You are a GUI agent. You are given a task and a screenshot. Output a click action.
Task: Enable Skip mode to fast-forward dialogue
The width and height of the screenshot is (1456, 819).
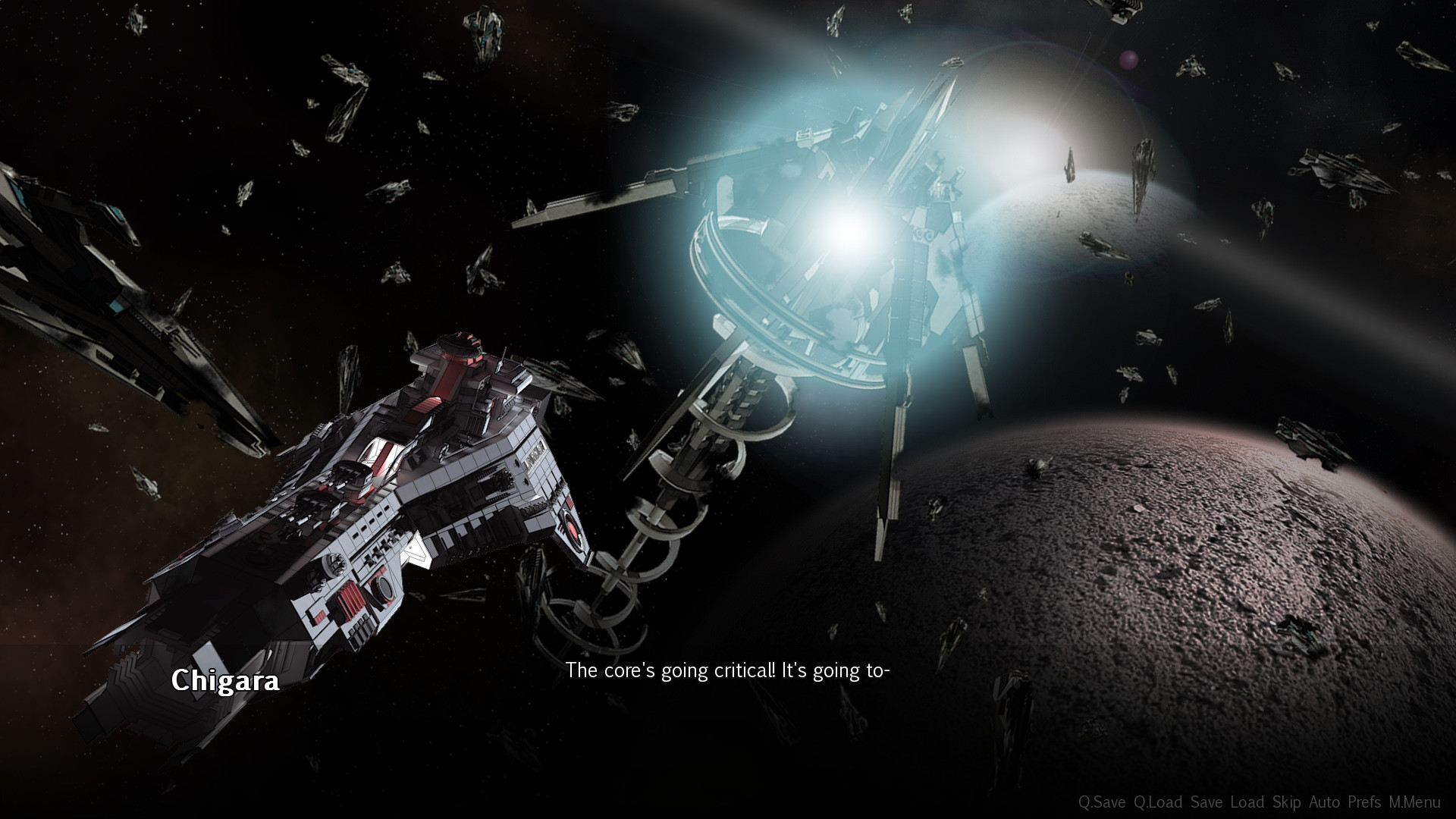(1287, 801)
